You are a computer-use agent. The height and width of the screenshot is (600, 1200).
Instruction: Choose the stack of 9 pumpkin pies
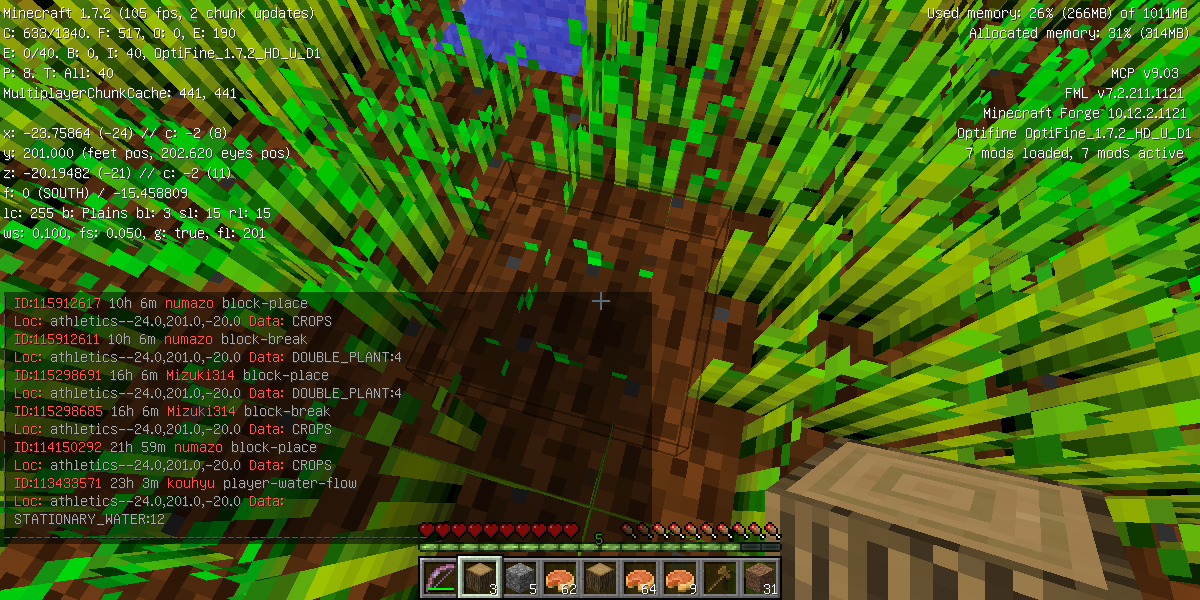[x=678, y=578]
